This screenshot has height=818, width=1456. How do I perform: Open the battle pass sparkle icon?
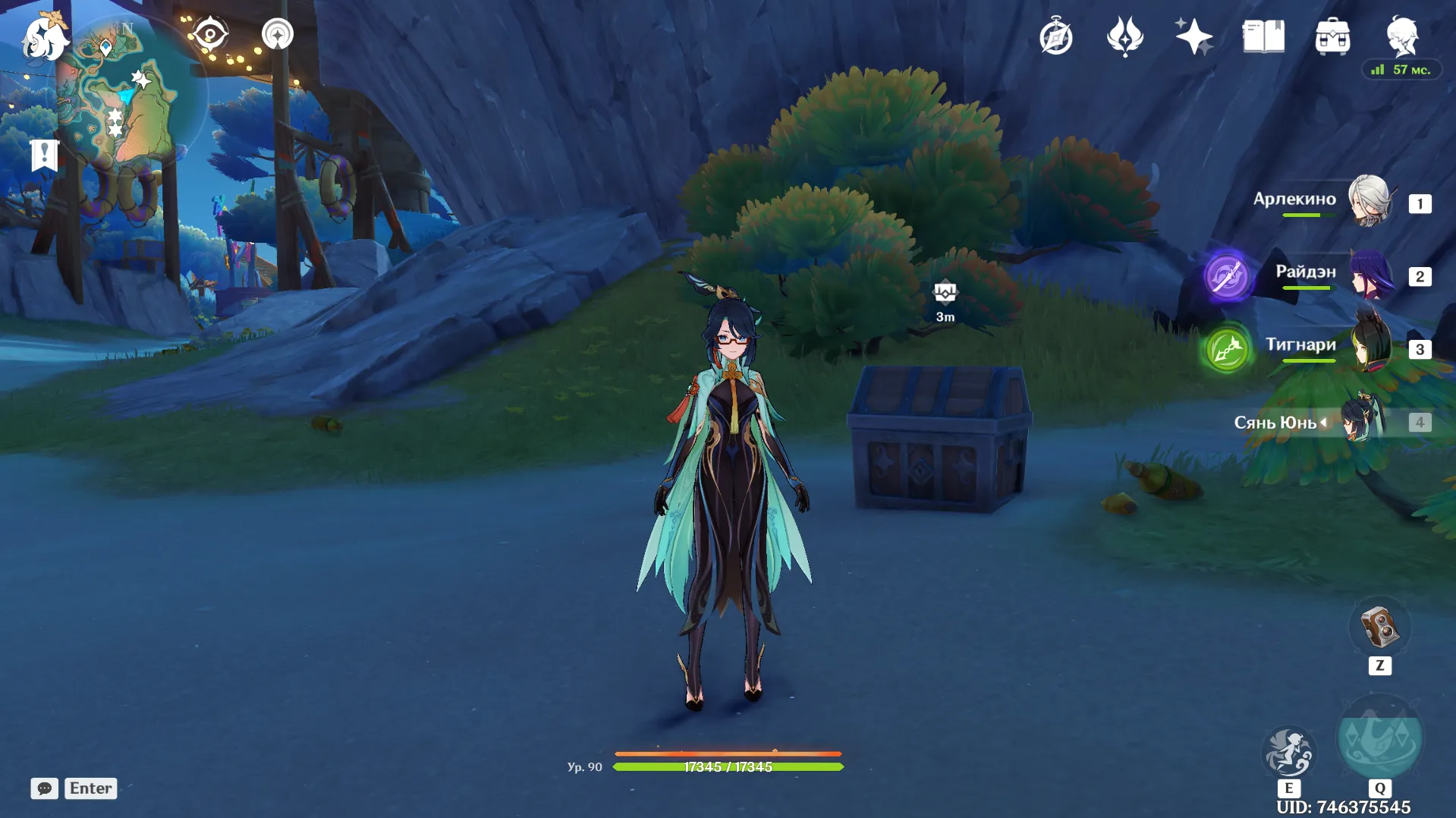1193,36
